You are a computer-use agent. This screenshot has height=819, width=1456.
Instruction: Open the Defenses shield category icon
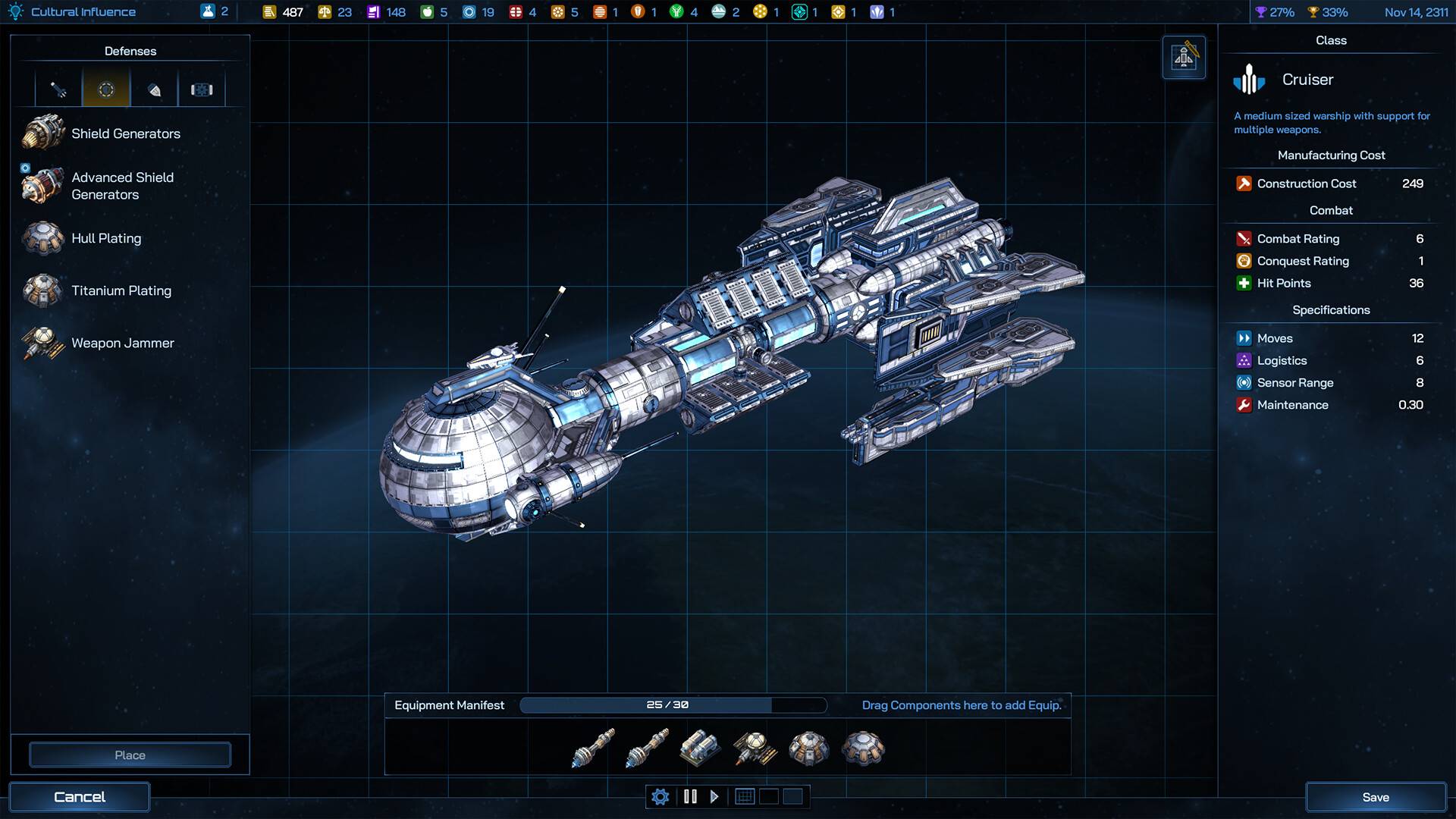(x=105, y=89)
